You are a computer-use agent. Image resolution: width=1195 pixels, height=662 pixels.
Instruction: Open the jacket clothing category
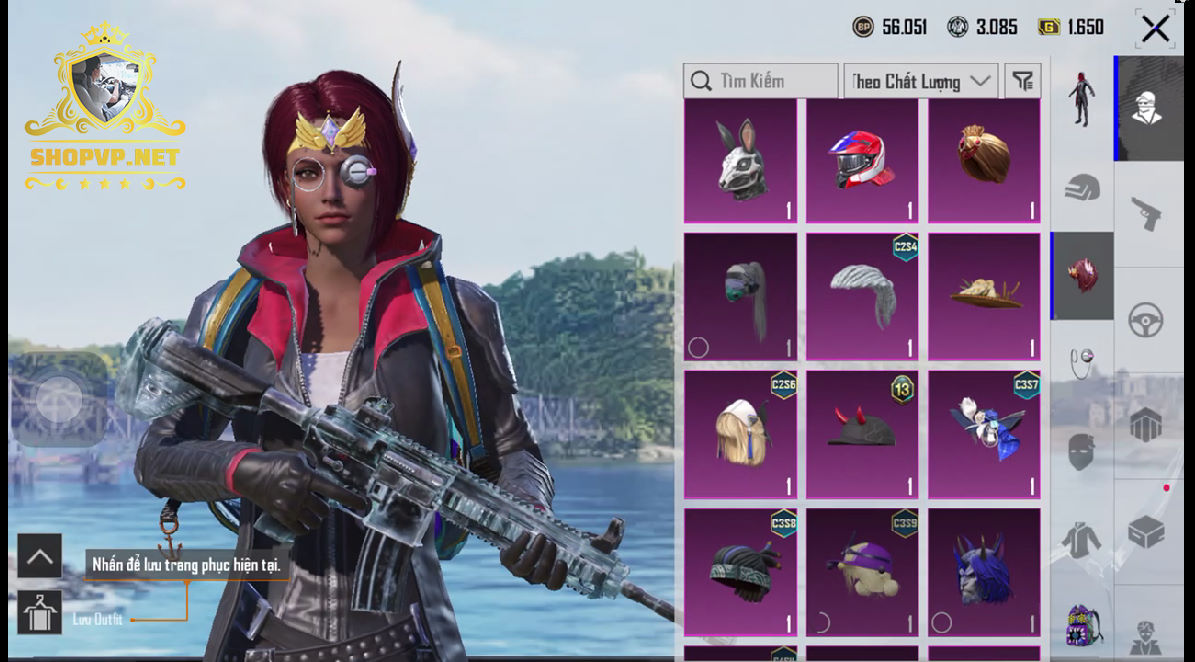pos(1082,541)
